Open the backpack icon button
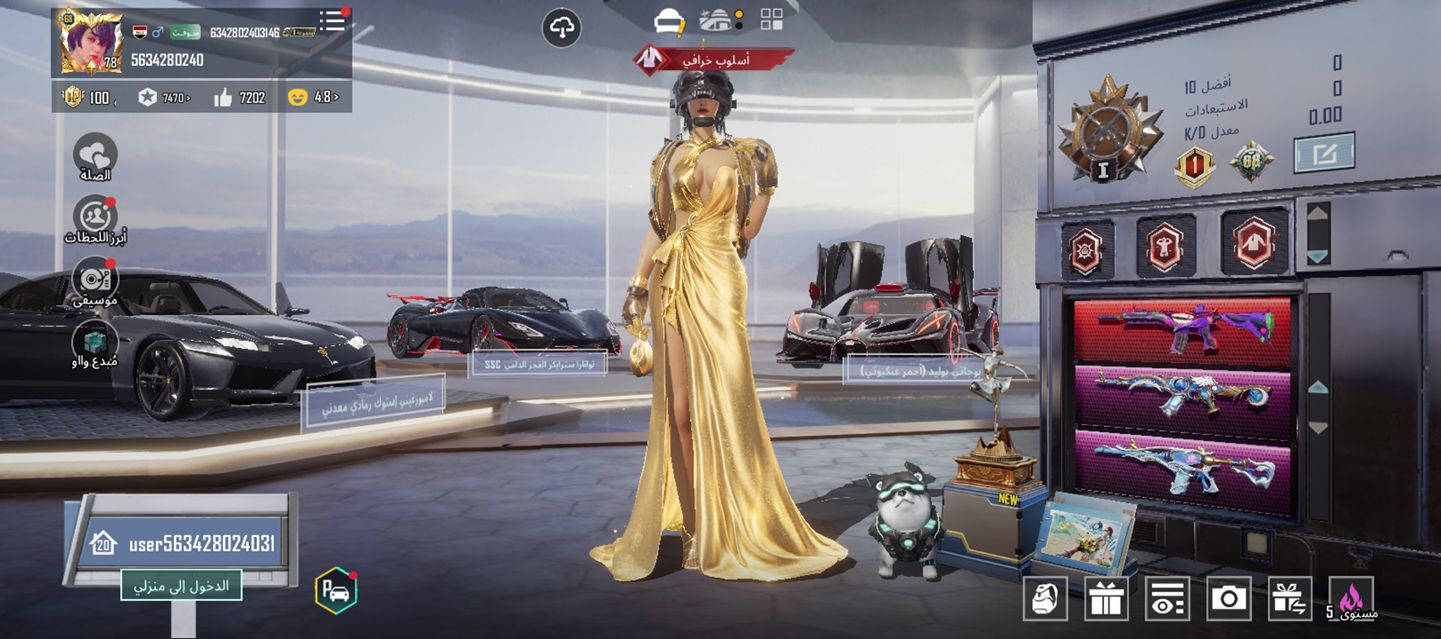Image resolution: width=1441 pixels, height=639 pixels. [x=1045, y=598]
